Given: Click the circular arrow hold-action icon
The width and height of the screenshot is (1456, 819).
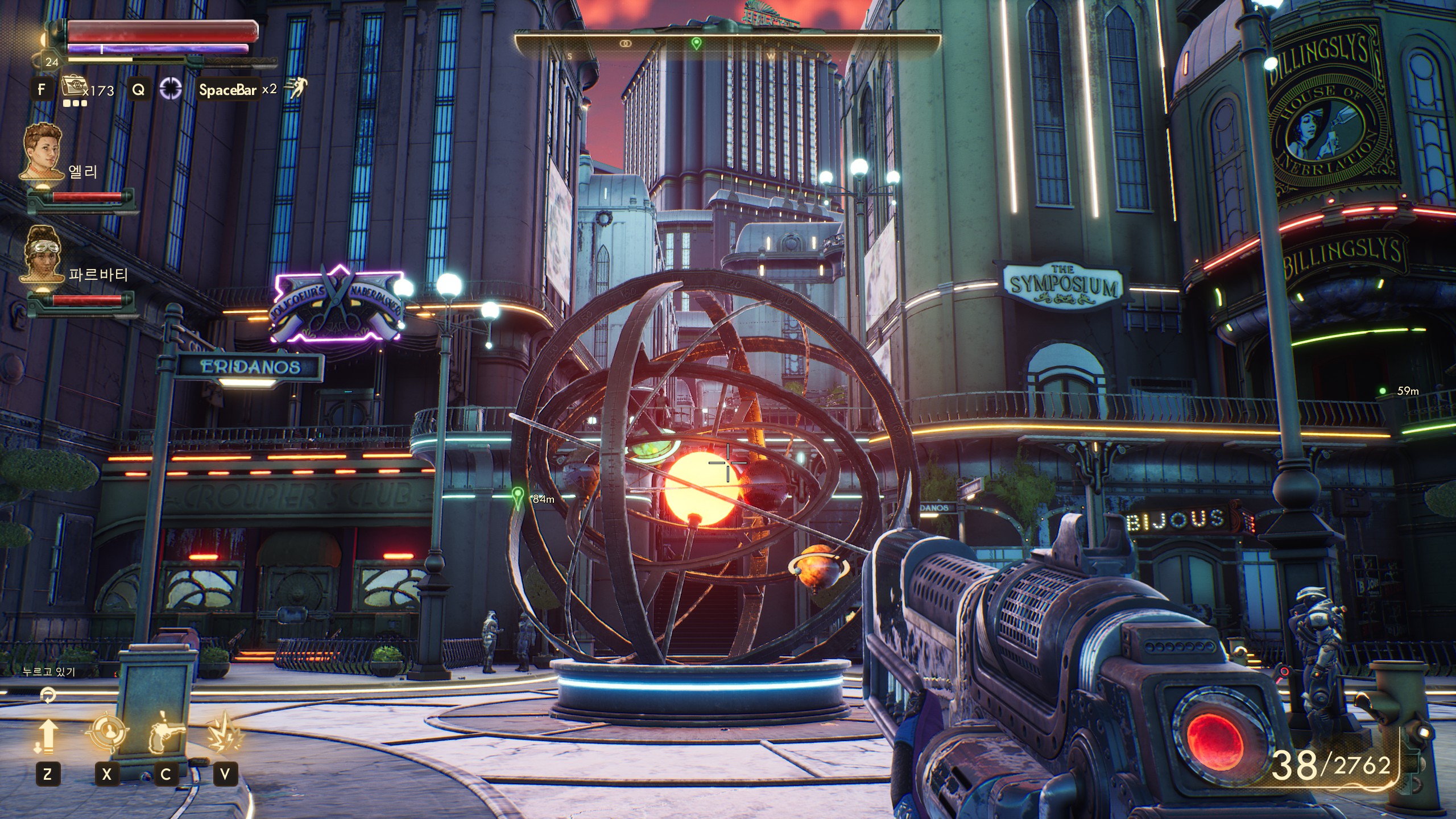Looking at the screenshot, I should coord(48,694).
